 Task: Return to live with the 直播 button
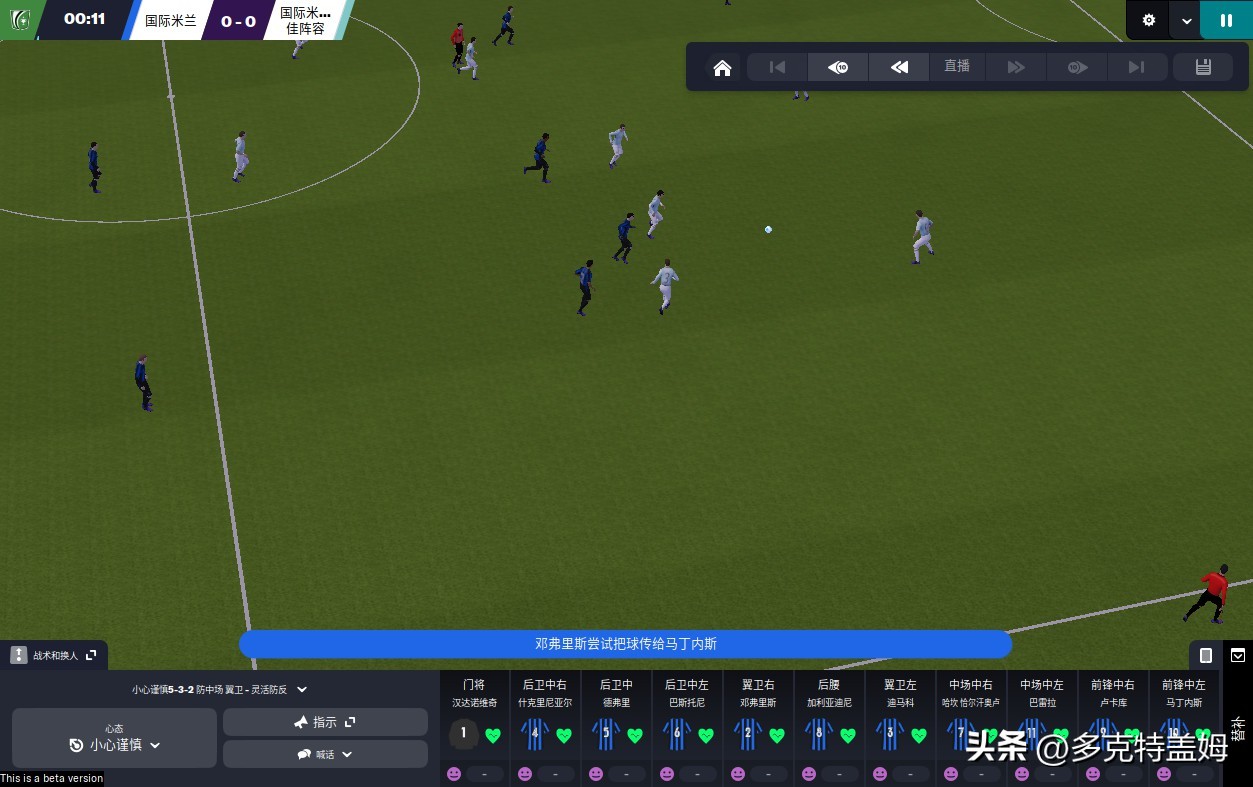(957, 66)
